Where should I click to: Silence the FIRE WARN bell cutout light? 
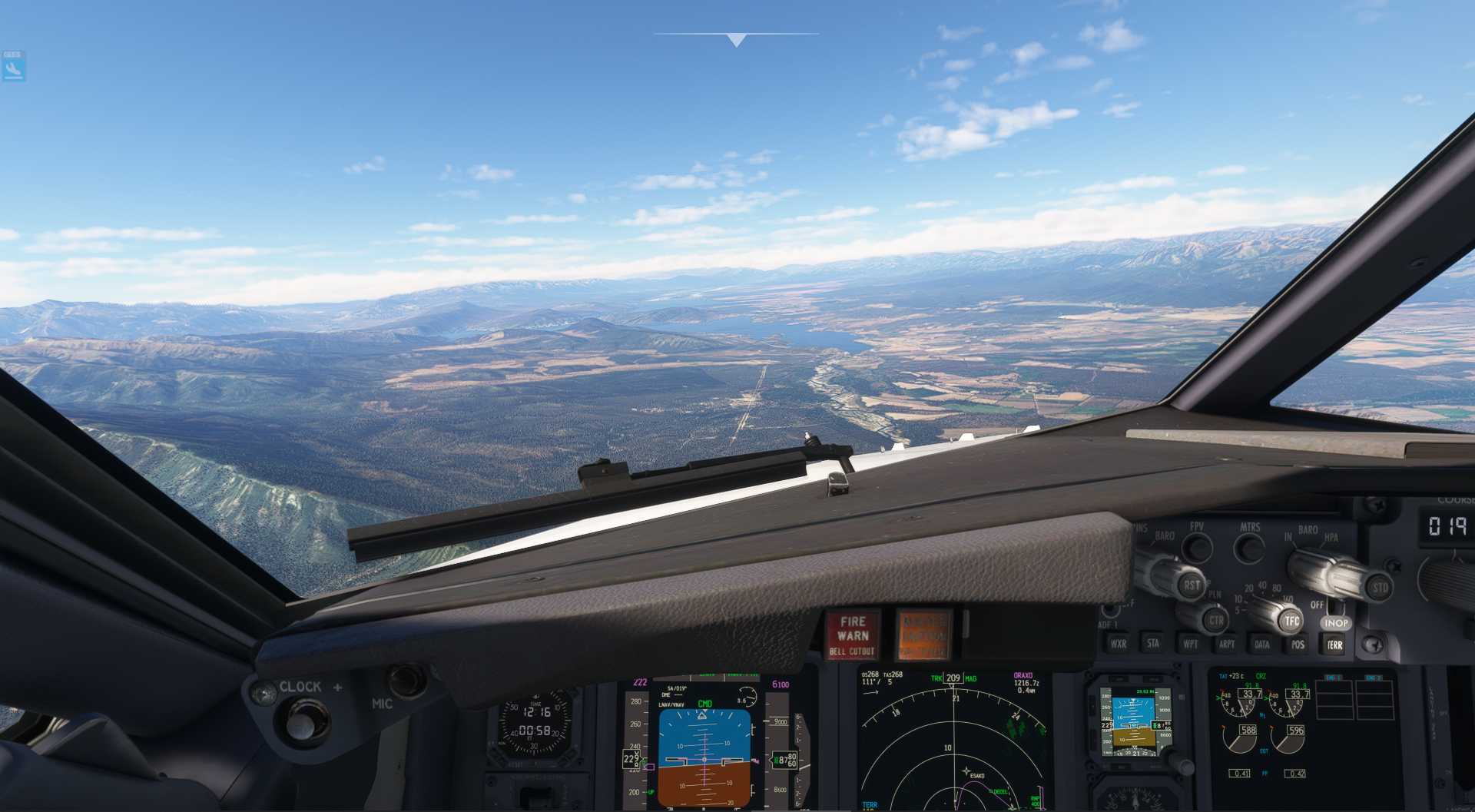point(852,635)
